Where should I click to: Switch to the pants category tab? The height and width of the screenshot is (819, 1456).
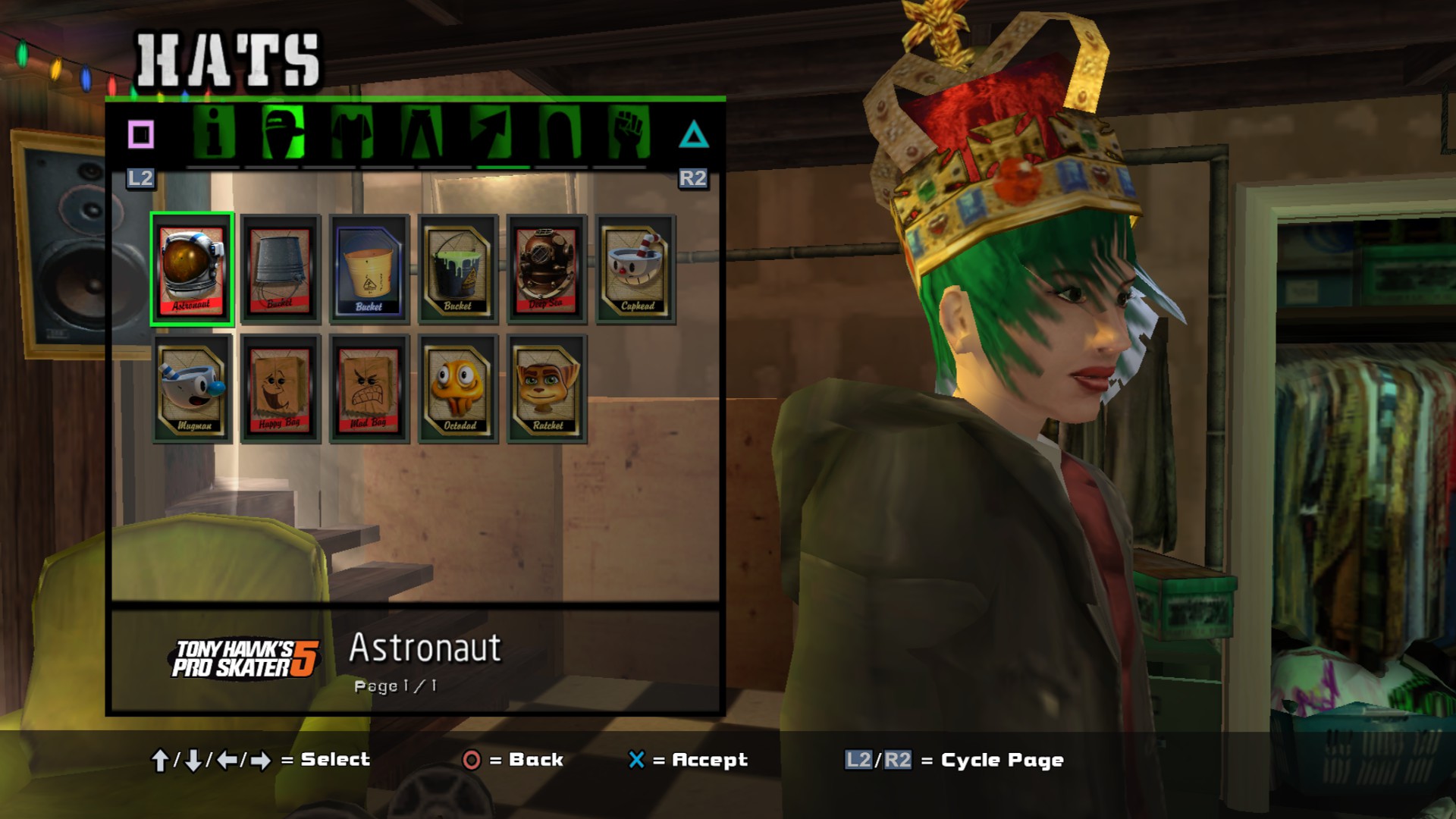pos(421,133)
